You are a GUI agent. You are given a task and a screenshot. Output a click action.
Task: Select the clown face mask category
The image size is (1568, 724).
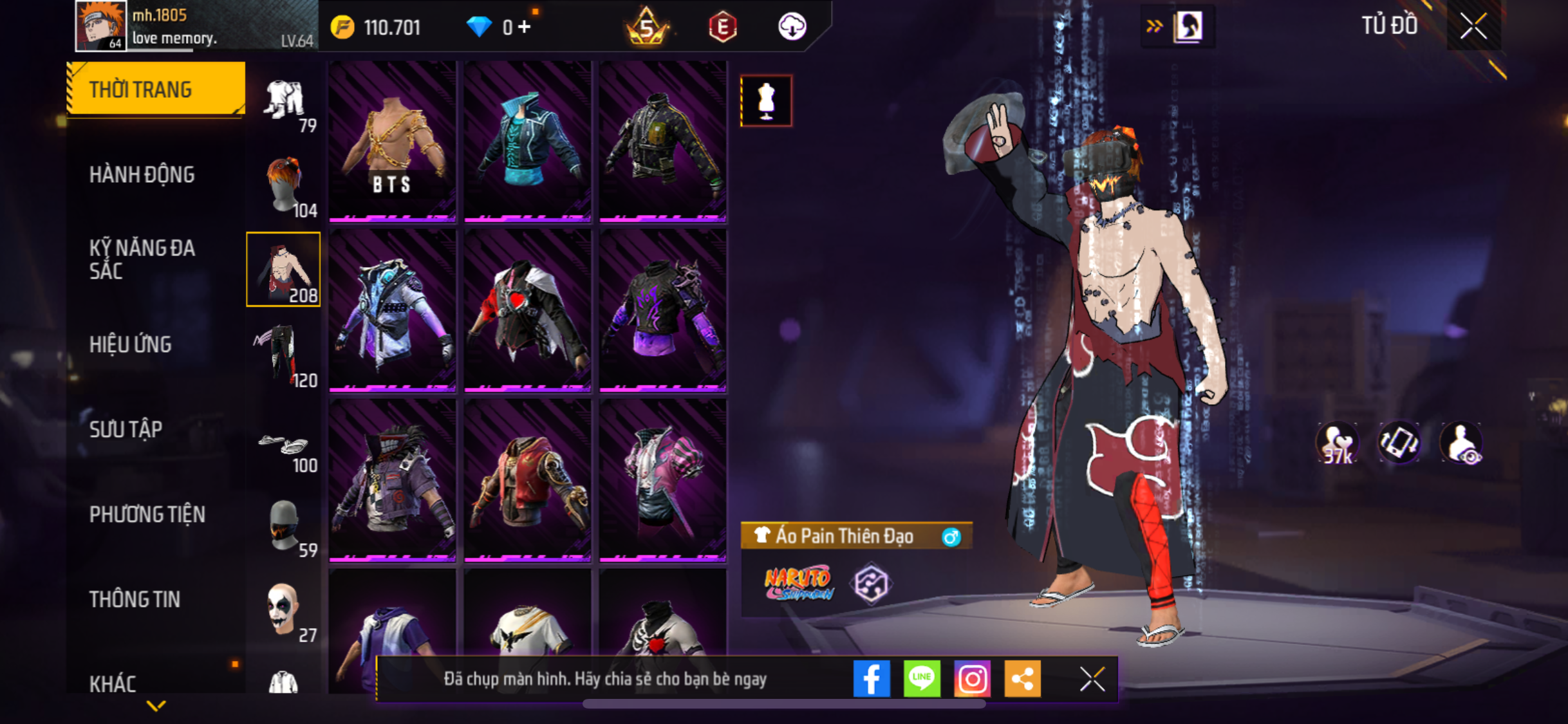283,611
